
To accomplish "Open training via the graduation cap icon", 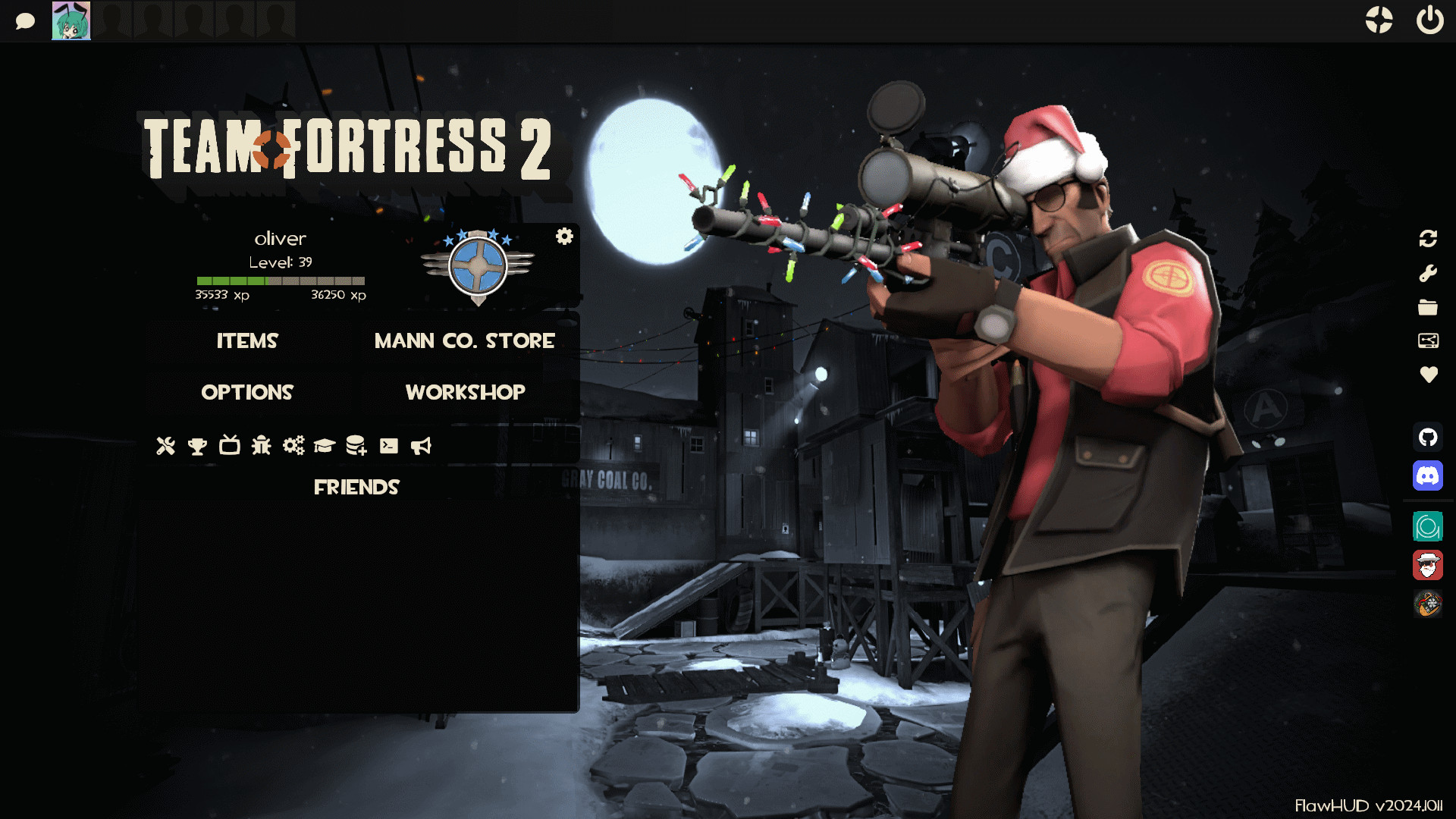I will [325, 447].
